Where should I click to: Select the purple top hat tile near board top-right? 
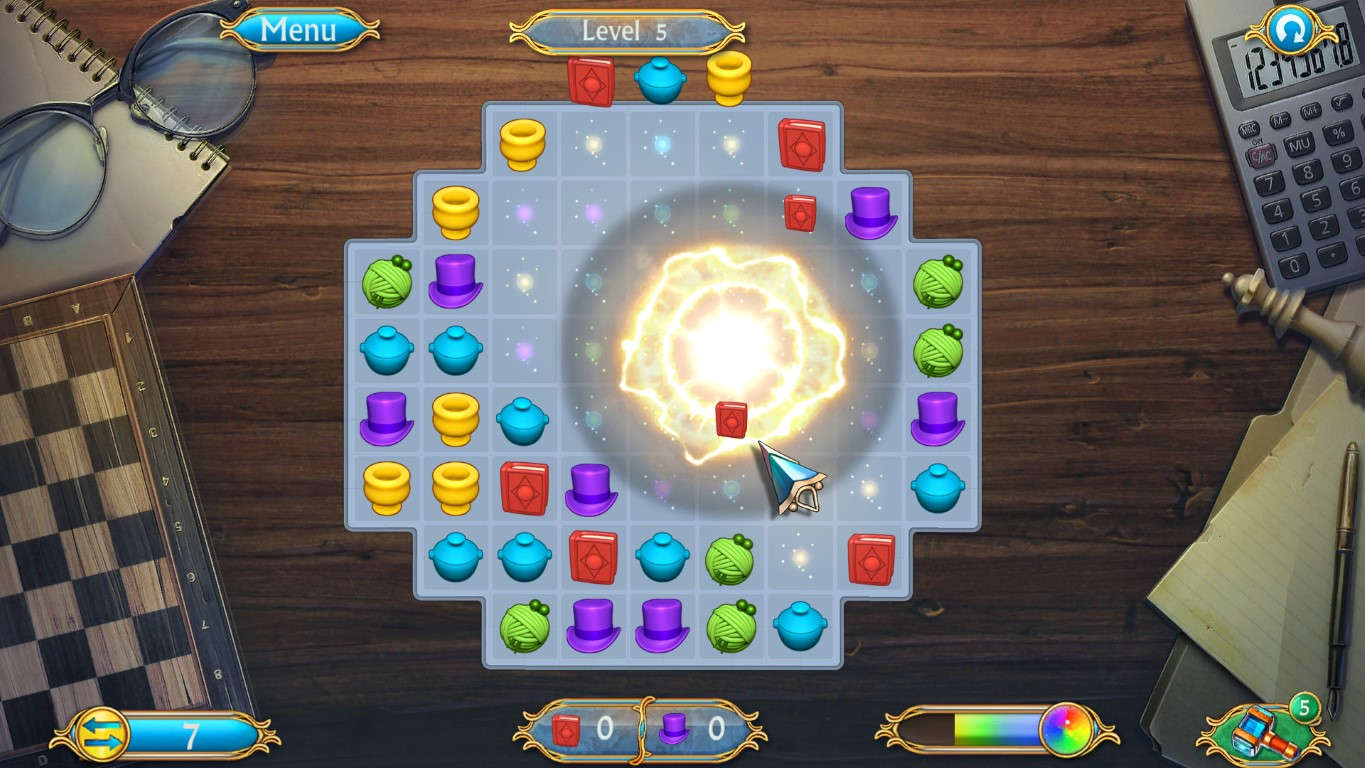pyautogui.click(x=870, y=212)
